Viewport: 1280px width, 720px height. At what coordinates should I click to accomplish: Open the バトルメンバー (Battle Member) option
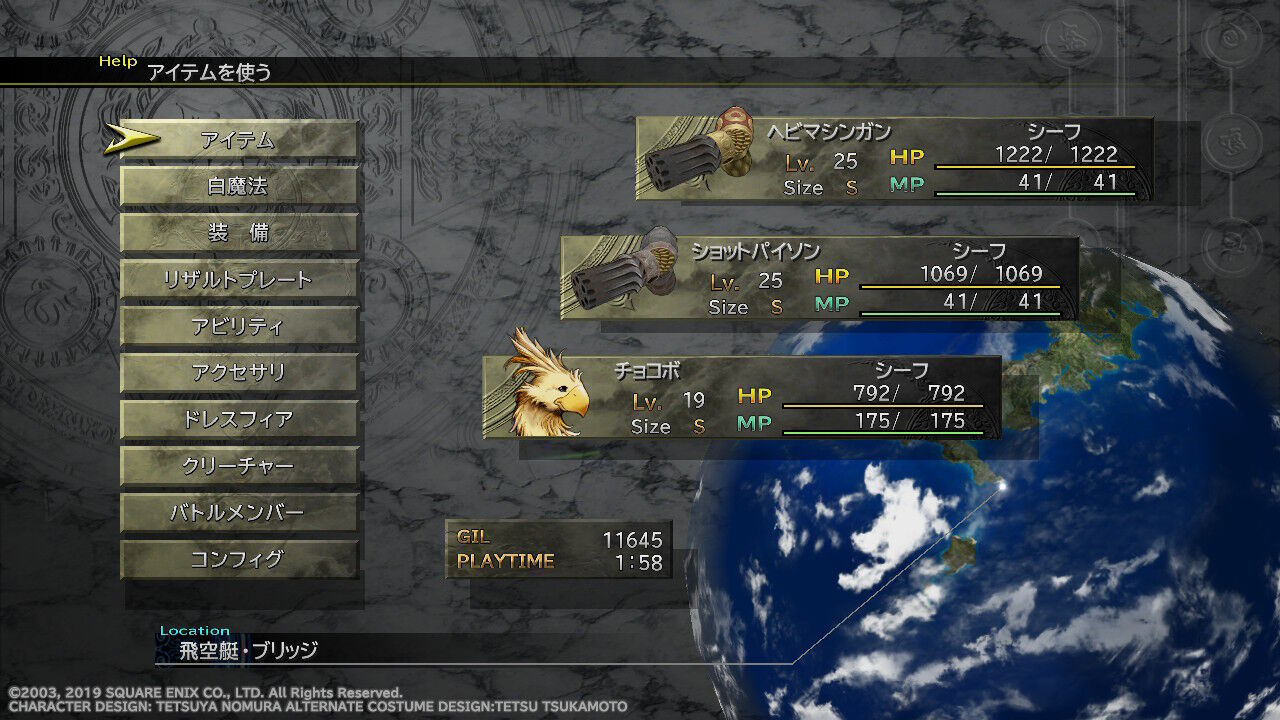pos(240,514)
